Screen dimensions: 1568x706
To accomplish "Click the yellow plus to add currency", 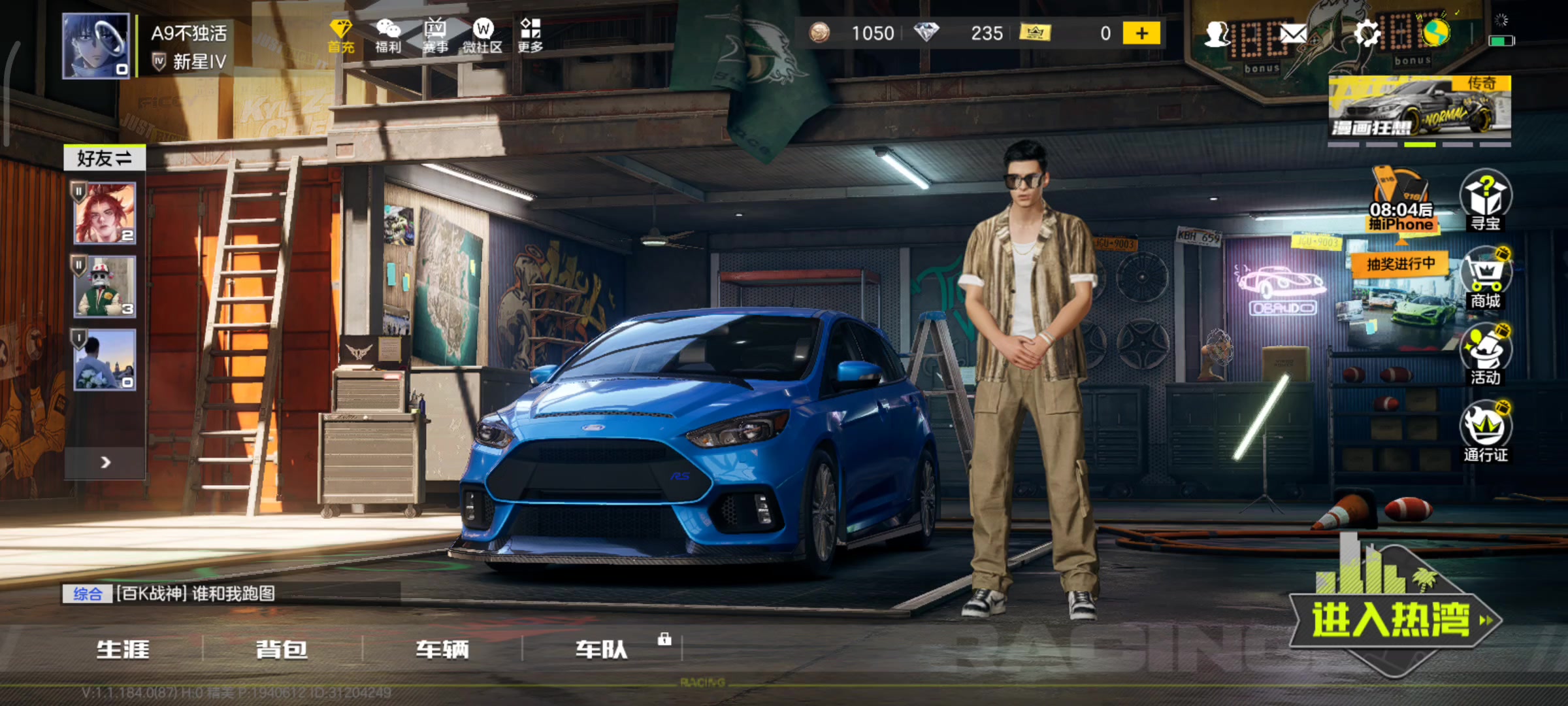I will click(x=1141, y=33).
